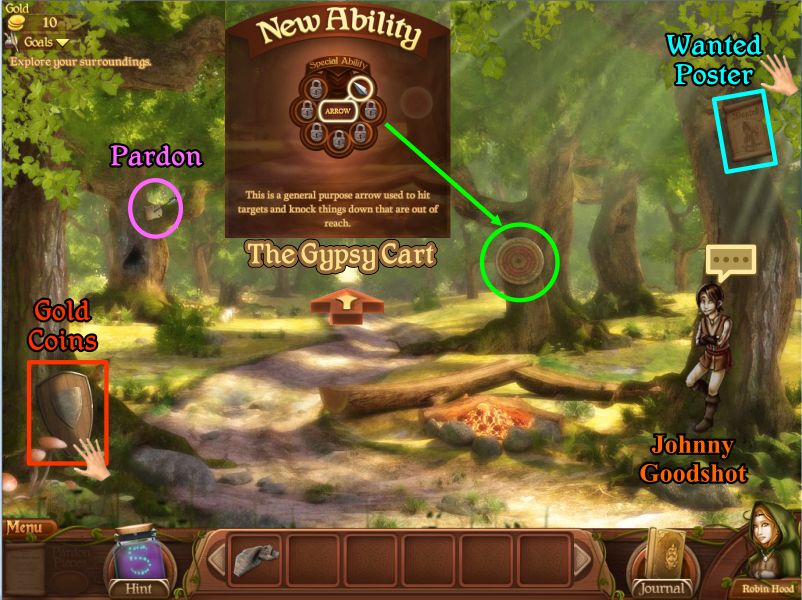Click the inventory's right arrow
802x600 pixels.
(x=581, y=560)
